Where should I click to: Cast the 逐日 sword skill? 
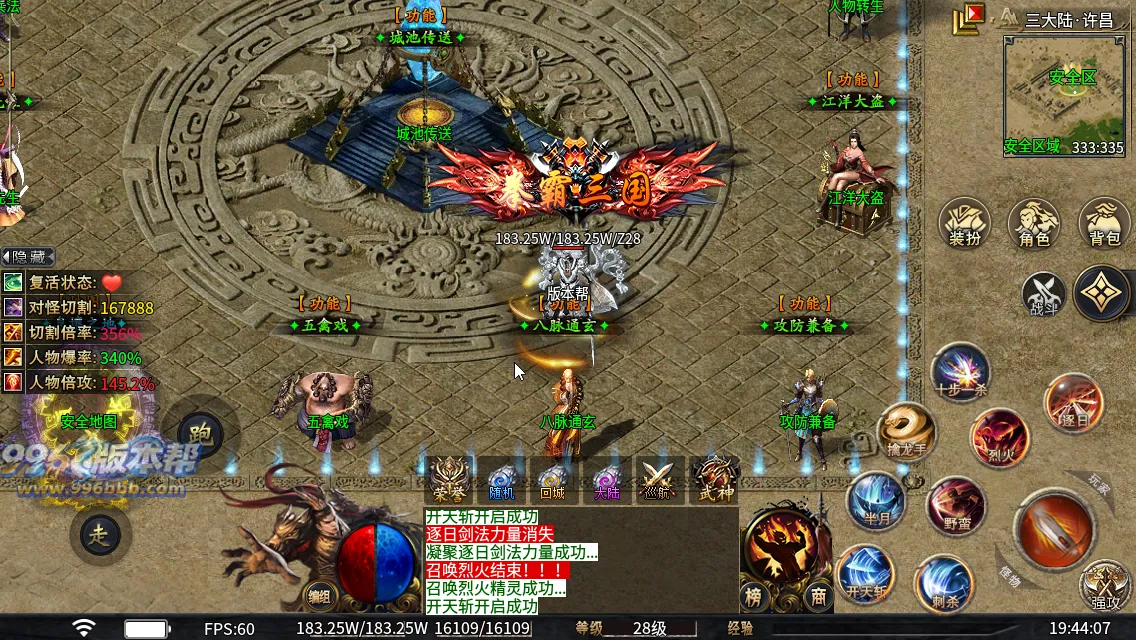pos(1073,402)
